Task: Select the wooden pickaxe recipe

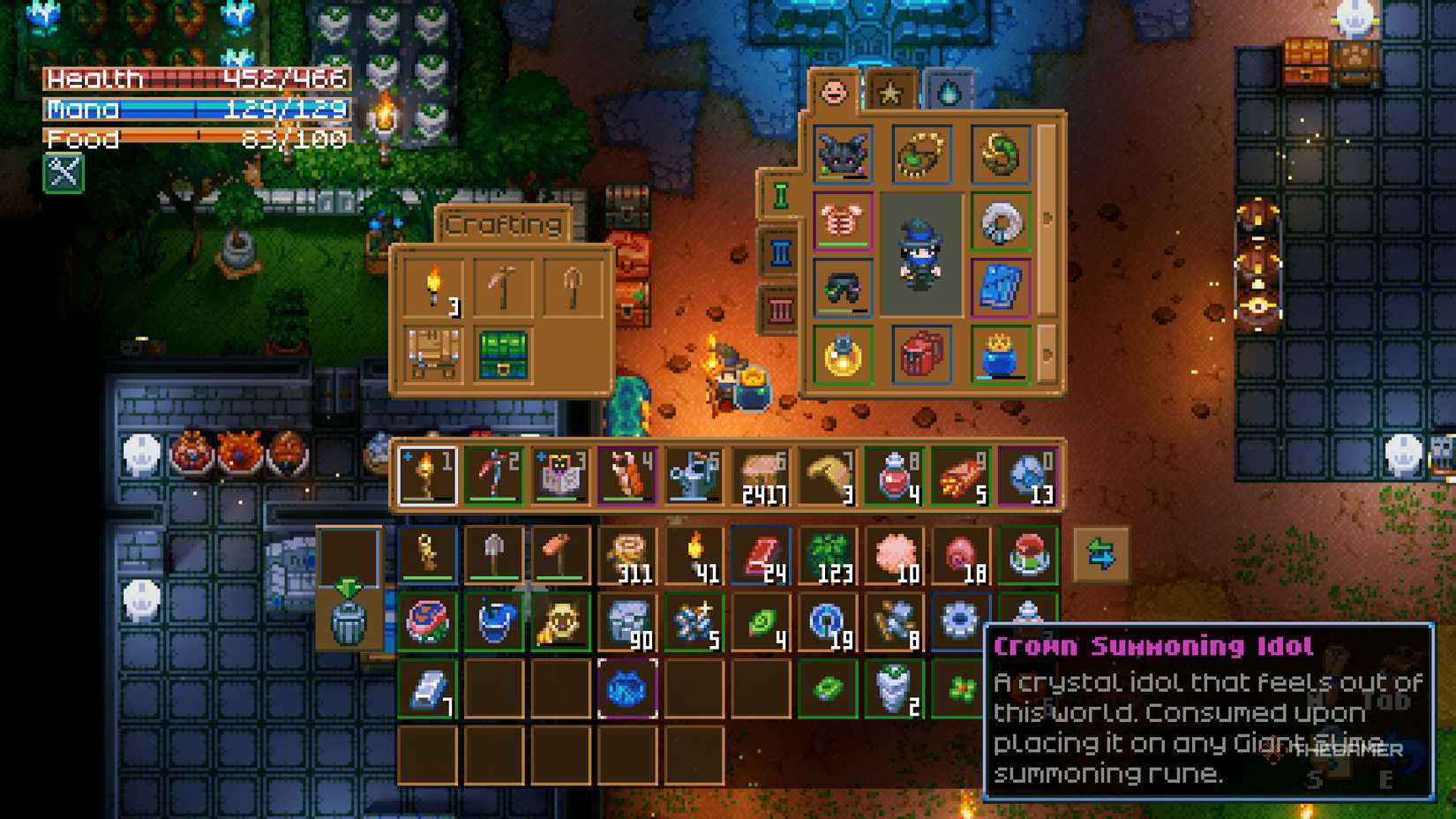Action: pyautogui.click(x=503, y=287)
